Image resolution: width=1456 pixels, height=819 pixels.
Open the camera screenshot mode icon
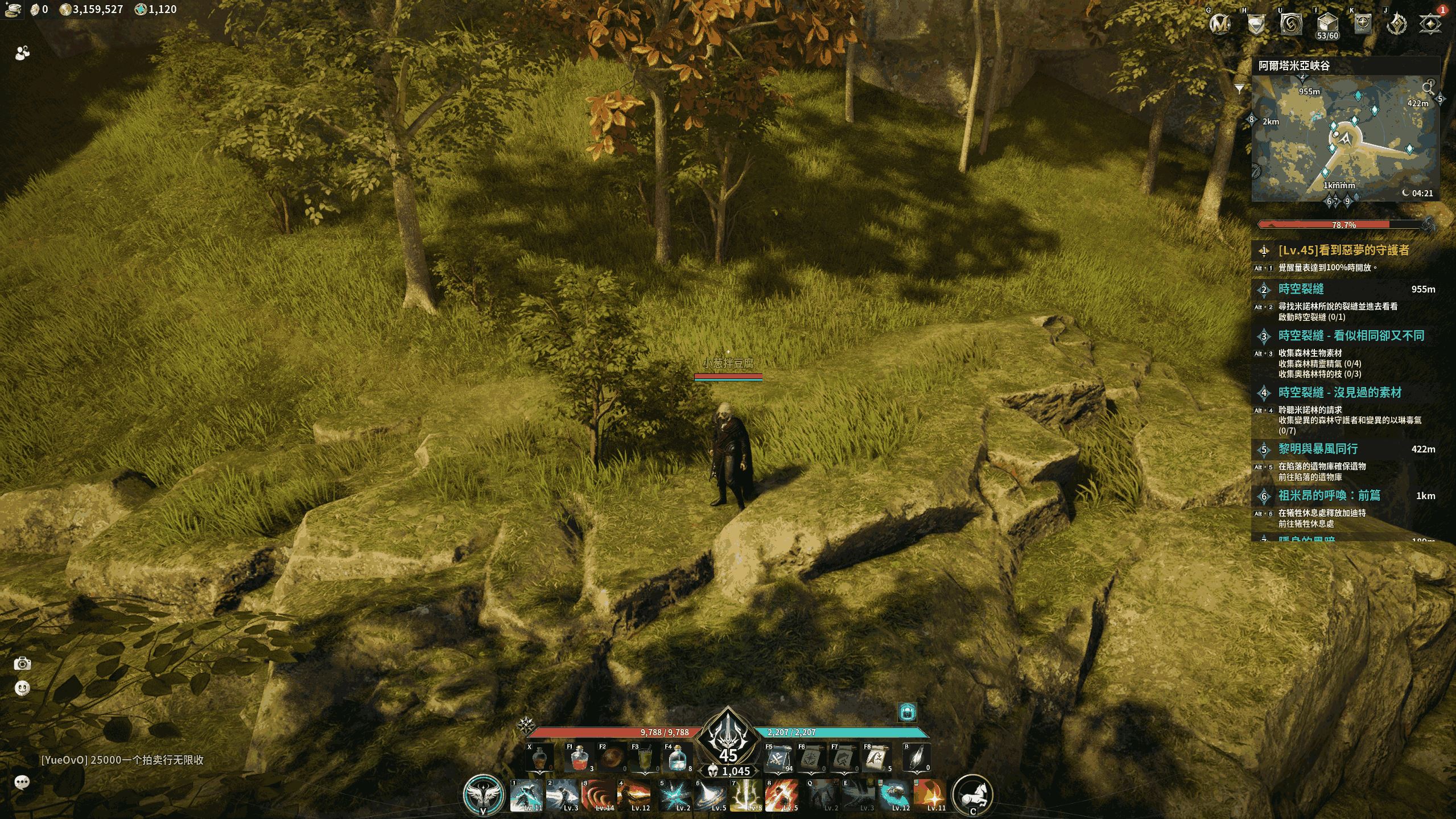click(23, 664)
